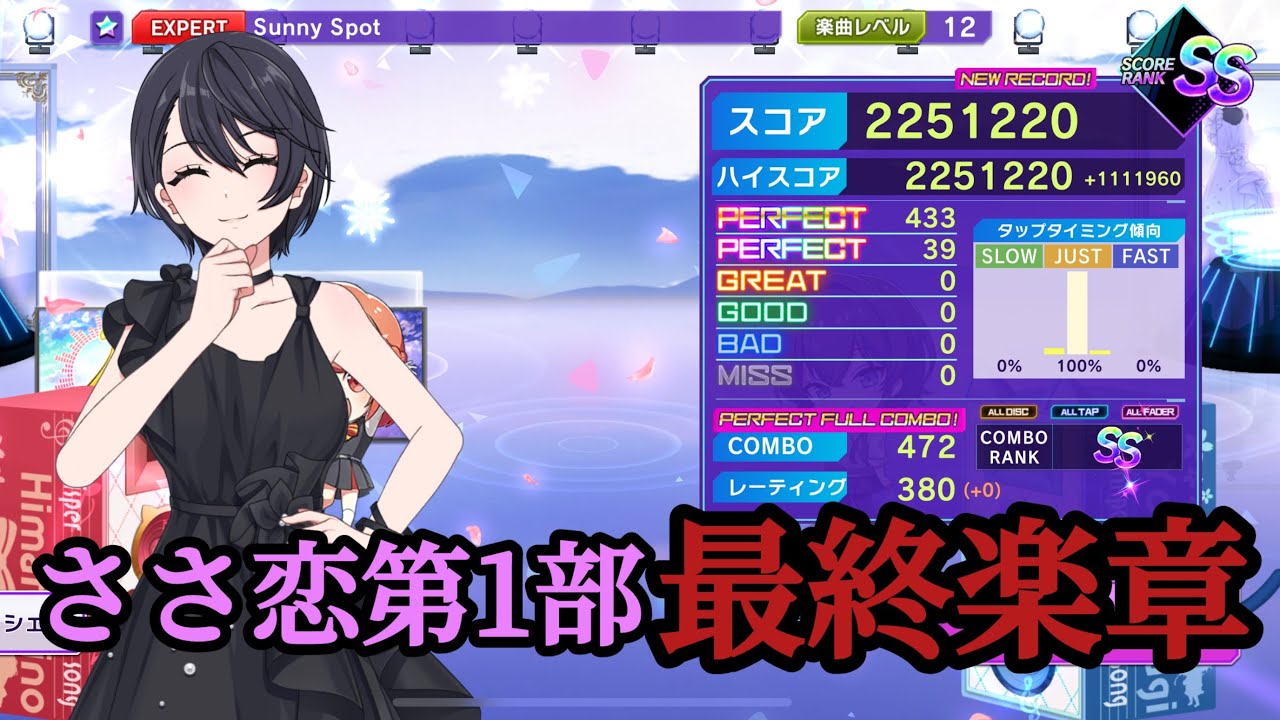
Task: Toggle the EXPERT difficulty badge
Action: pyautogui.click(x=186, y=28)
